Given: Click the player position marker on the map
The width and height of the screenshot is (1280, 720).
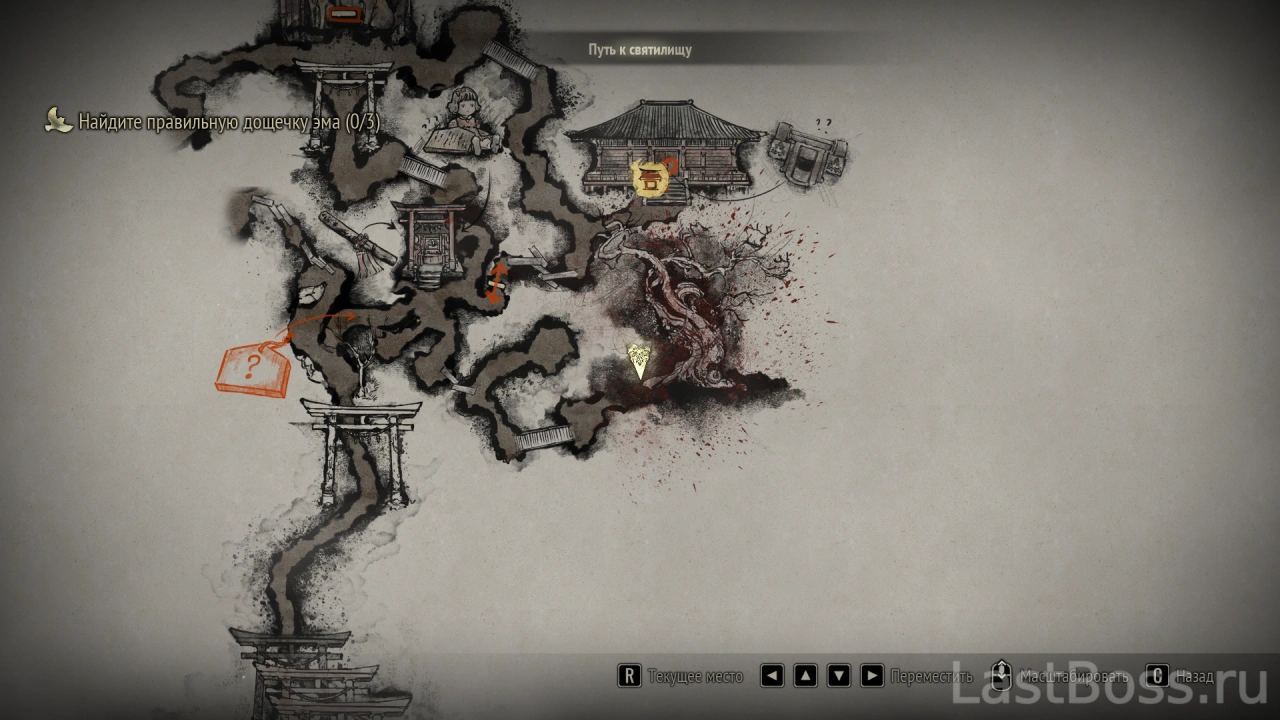Looking at the screenshot, I should pos(638,361).
